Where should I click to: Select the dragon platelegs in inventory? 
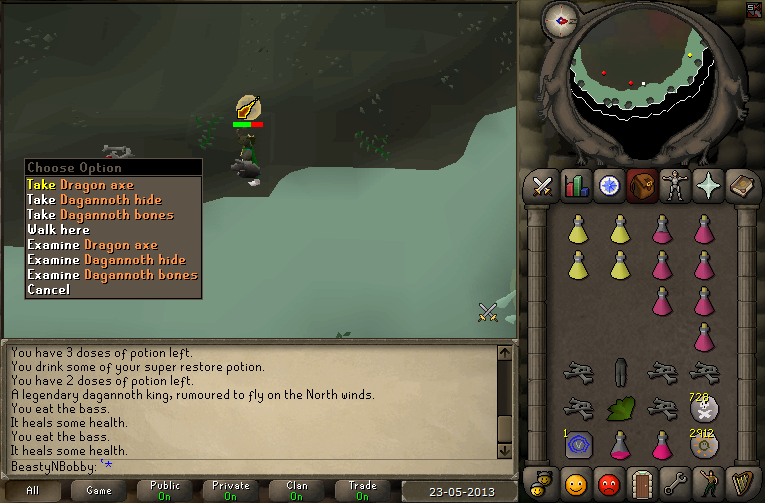point(619,371)
